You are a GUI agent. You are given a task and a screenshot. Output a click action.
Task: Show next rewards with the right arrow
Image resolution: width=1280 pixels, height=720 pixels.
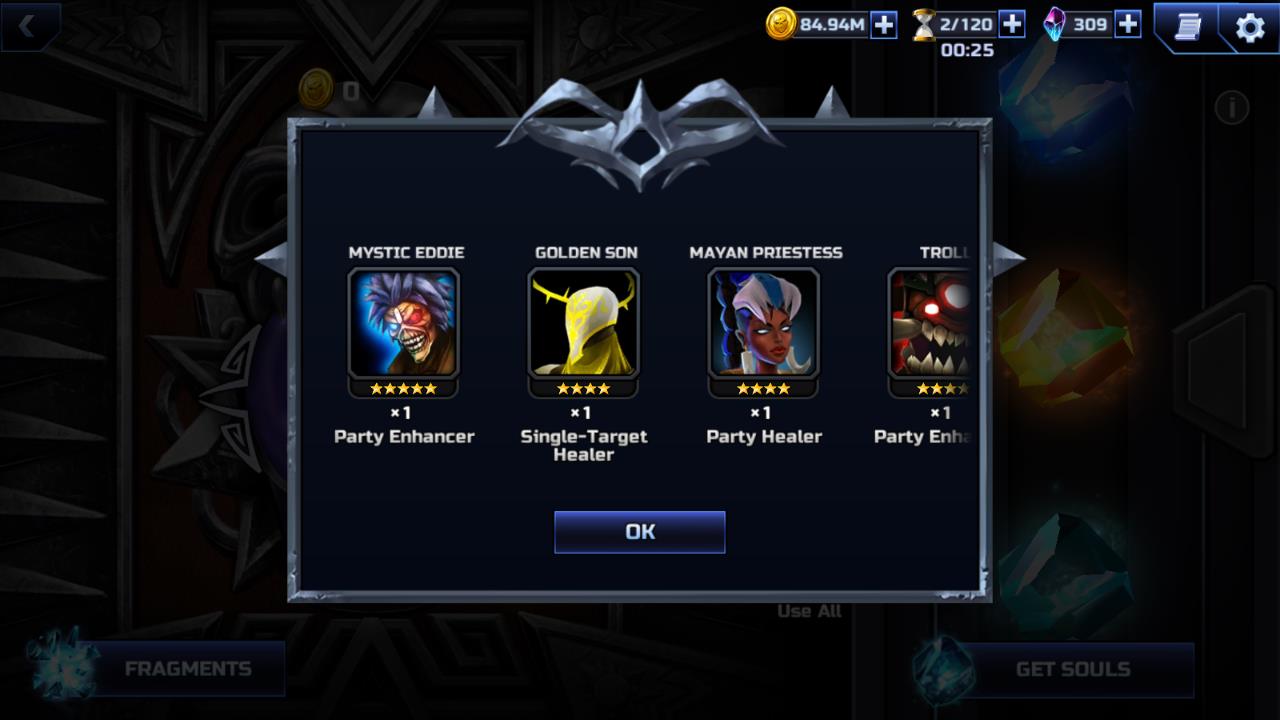pyautogui.click(x=1009, y=257)
